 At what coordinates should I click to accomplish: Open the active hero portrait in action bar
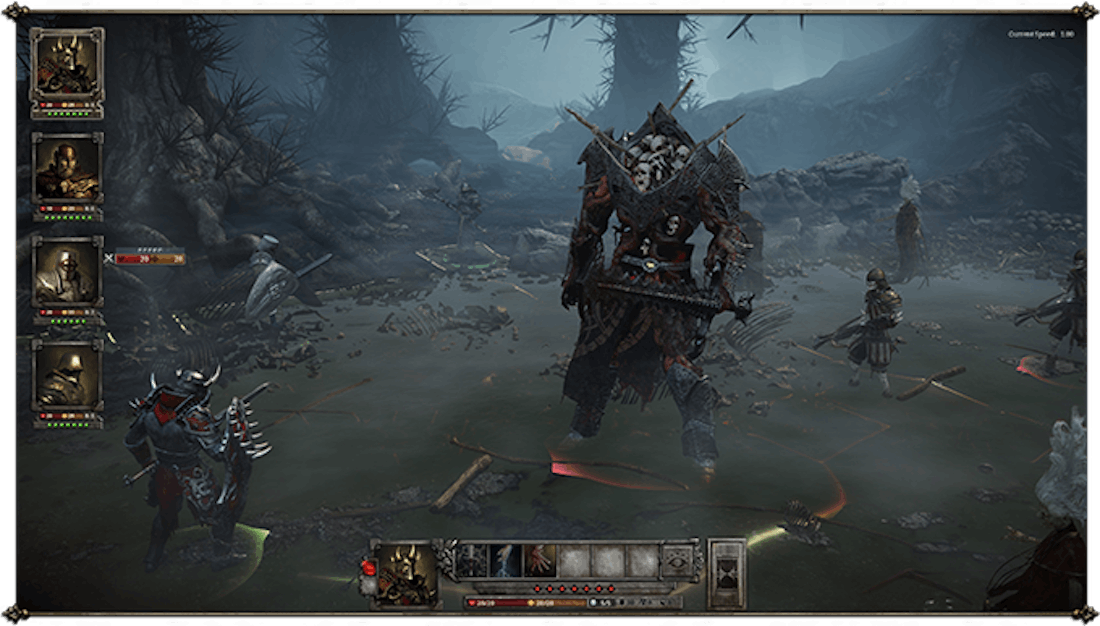pyautogui.click(x=408, y=573)
